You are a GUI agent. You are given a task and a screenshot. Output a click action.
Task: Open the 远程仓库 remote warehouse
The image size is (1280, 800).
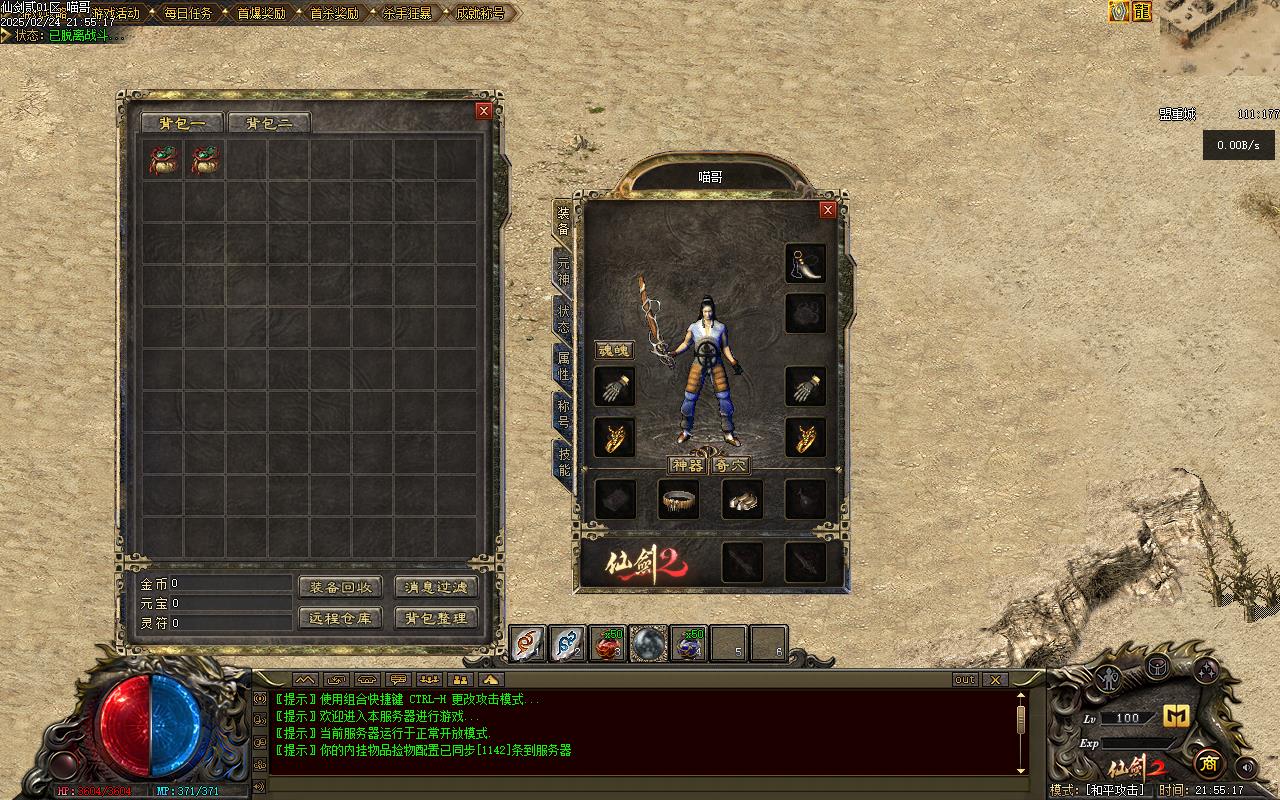tap(340, 618)
